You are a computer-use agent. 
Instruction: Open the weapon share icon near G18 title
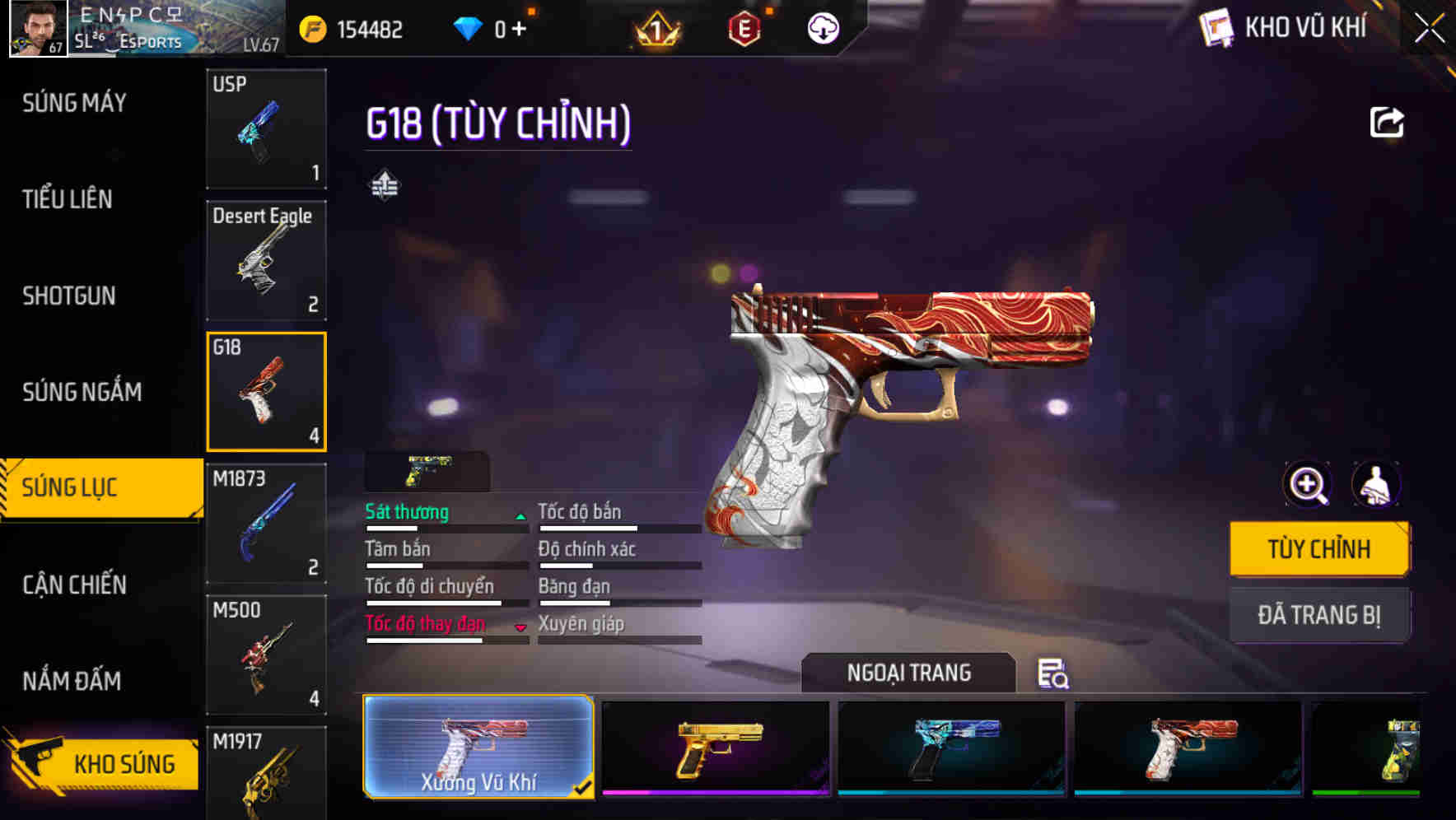tap(1387, 121)
